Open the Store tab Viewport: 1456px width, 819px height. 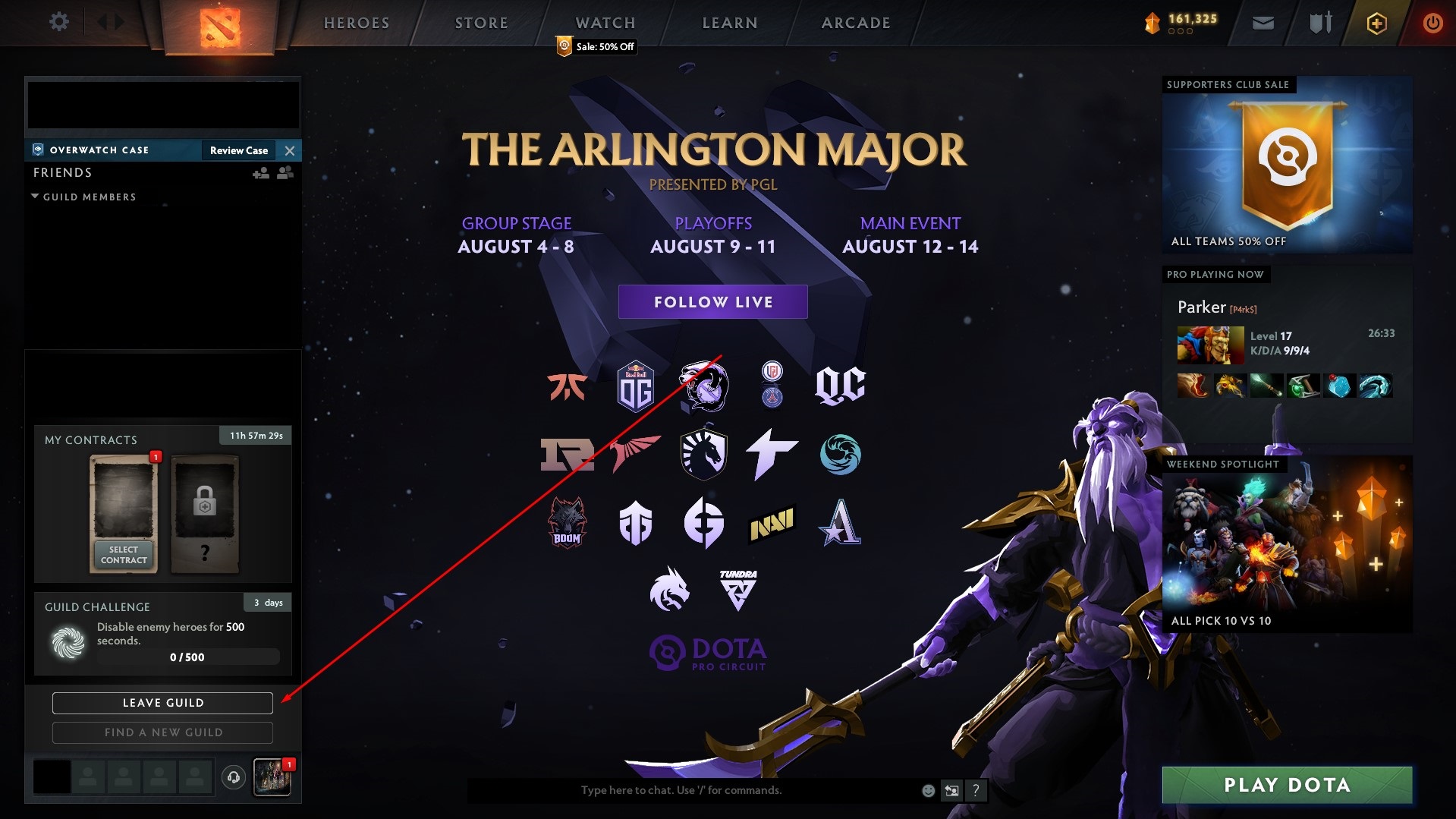click(x=481, y=23)
